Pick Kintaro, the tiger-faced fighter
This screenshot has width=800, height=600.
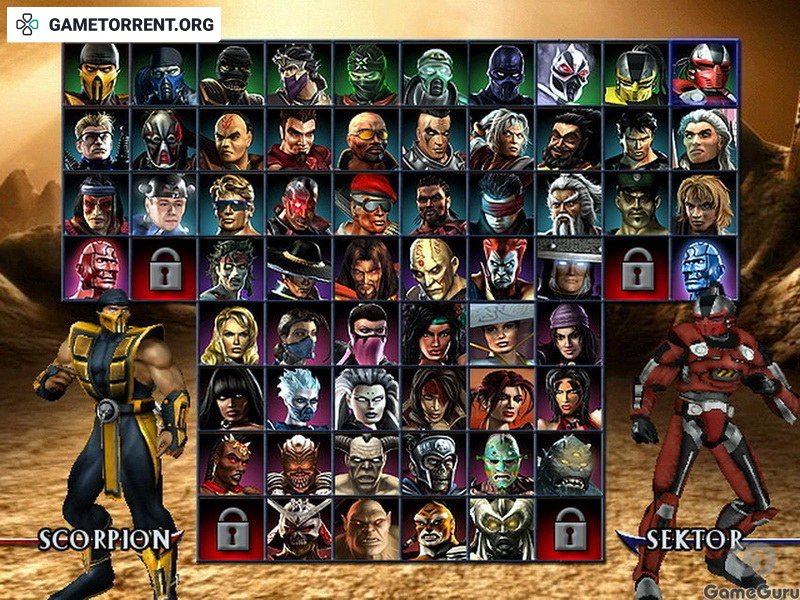click(434, 528)
